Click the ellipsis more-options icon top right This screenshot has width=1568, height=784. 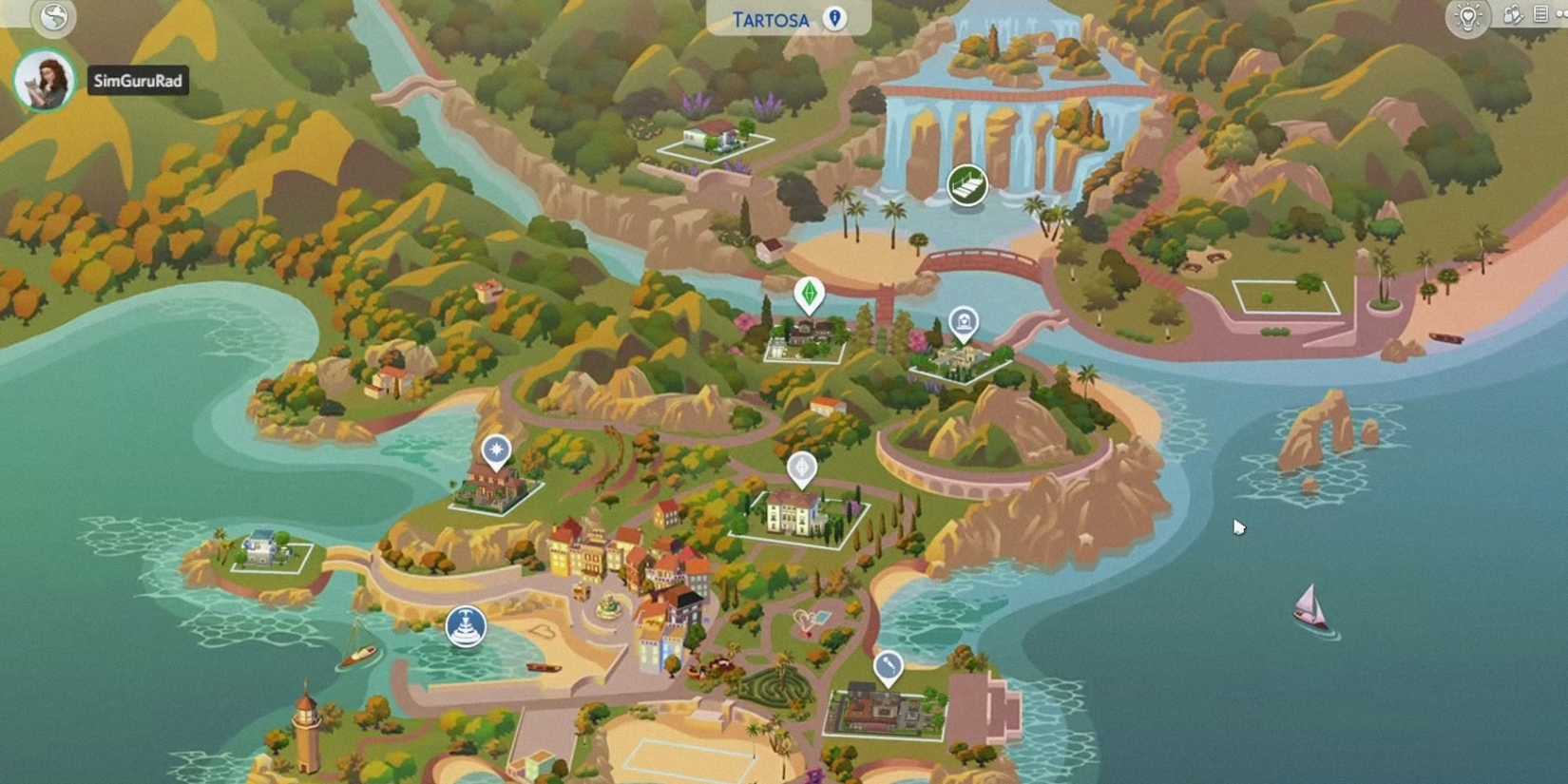coord(1565,14)
